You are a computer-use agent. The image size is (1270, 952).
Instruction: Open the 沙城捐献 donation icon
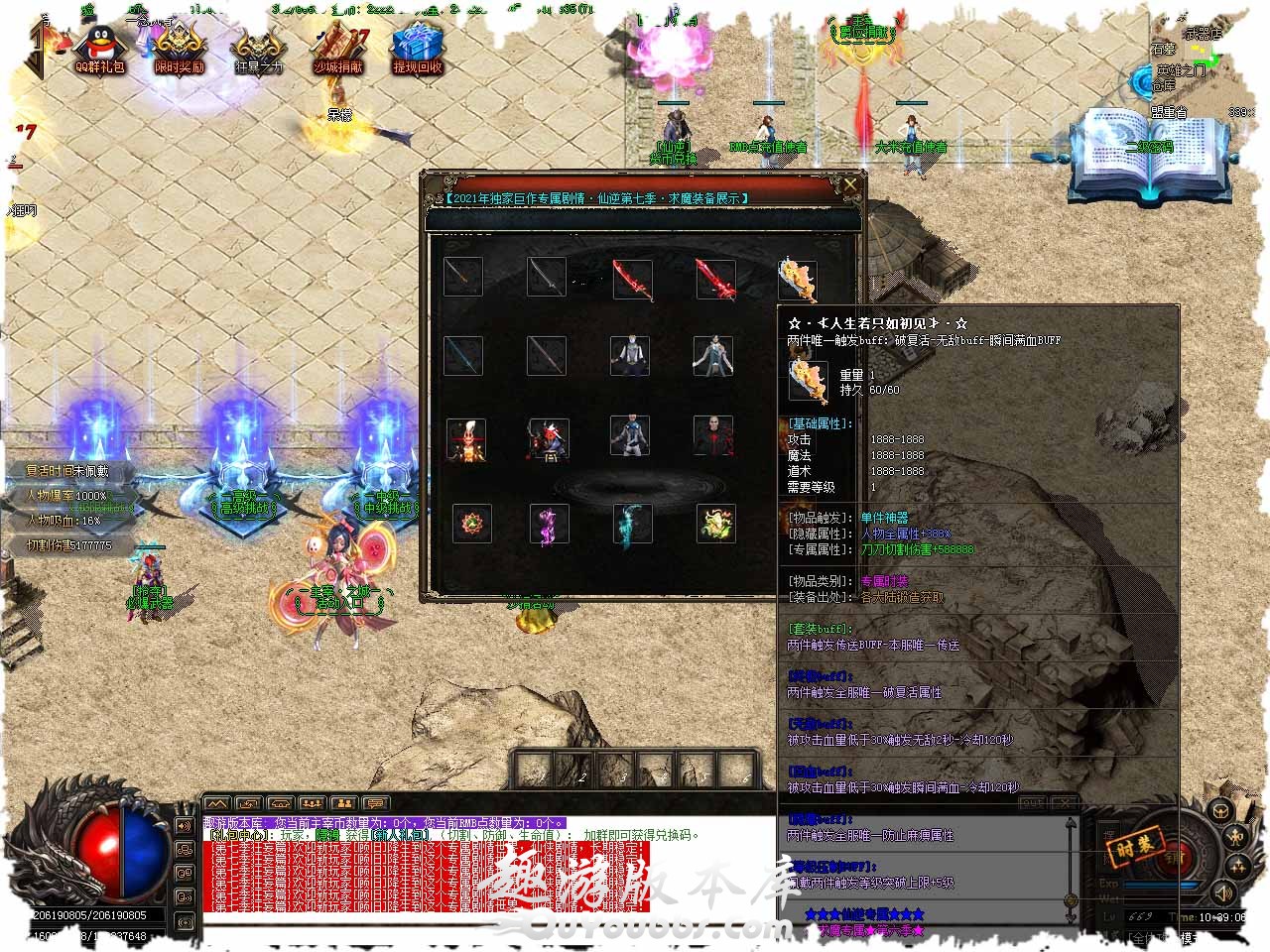(338, 49)
